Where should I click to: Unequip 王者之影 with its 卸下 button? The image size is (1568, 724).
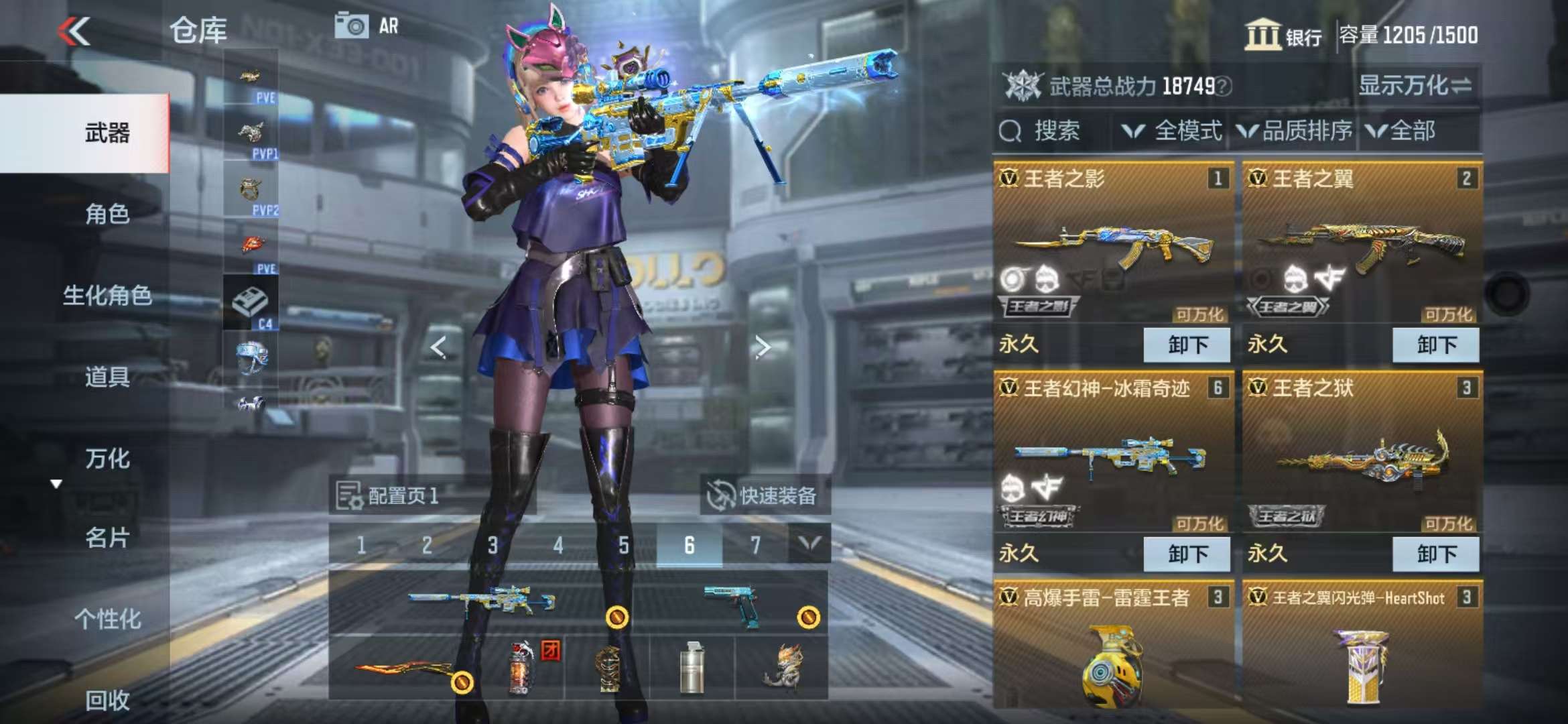coord(1186,345)
